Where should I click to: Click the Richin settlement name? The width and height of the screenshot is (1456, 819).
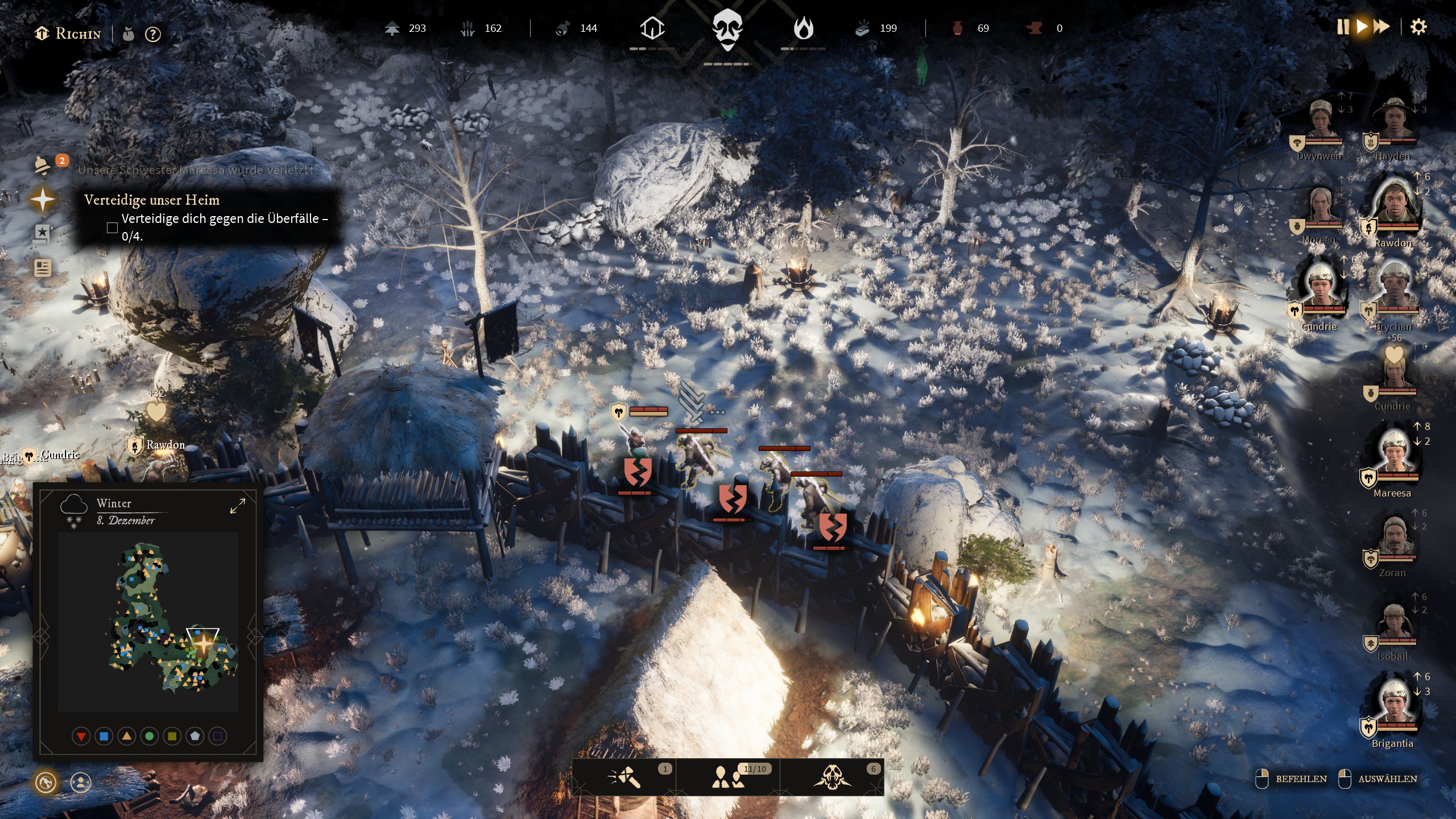(x=78, y=34)
